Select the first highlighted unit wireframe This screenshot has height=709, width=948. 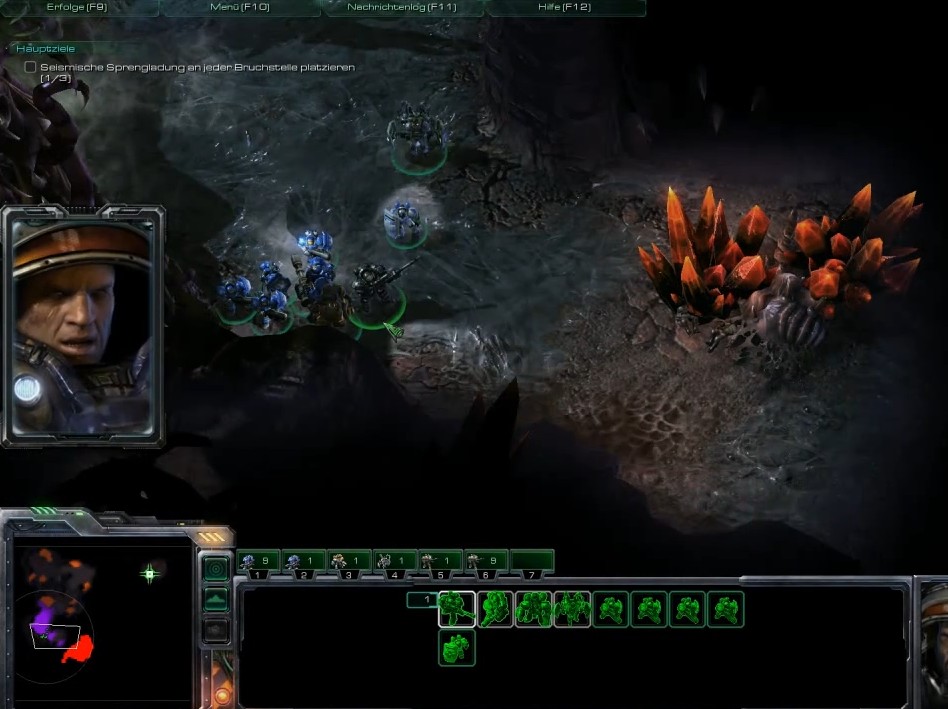[x=457, y=609]
